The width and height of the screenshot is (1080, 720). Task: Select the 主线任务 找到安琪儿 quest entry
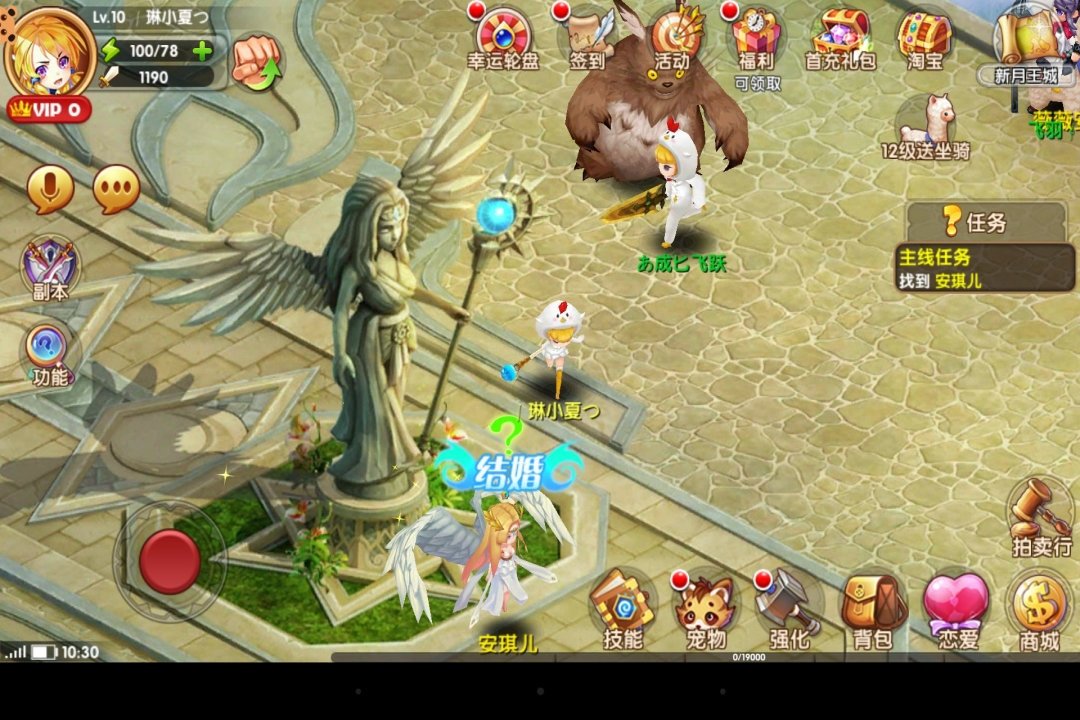(985, 268)
